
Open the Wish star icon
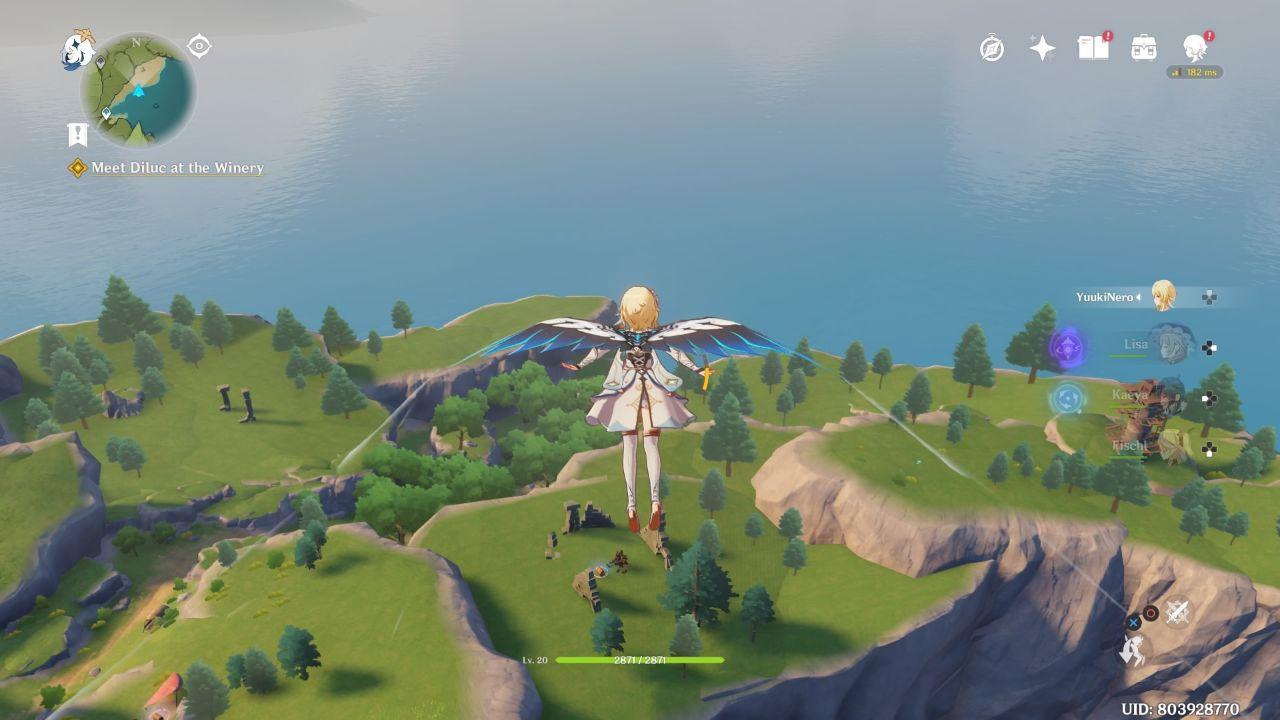pos(1042,48)
